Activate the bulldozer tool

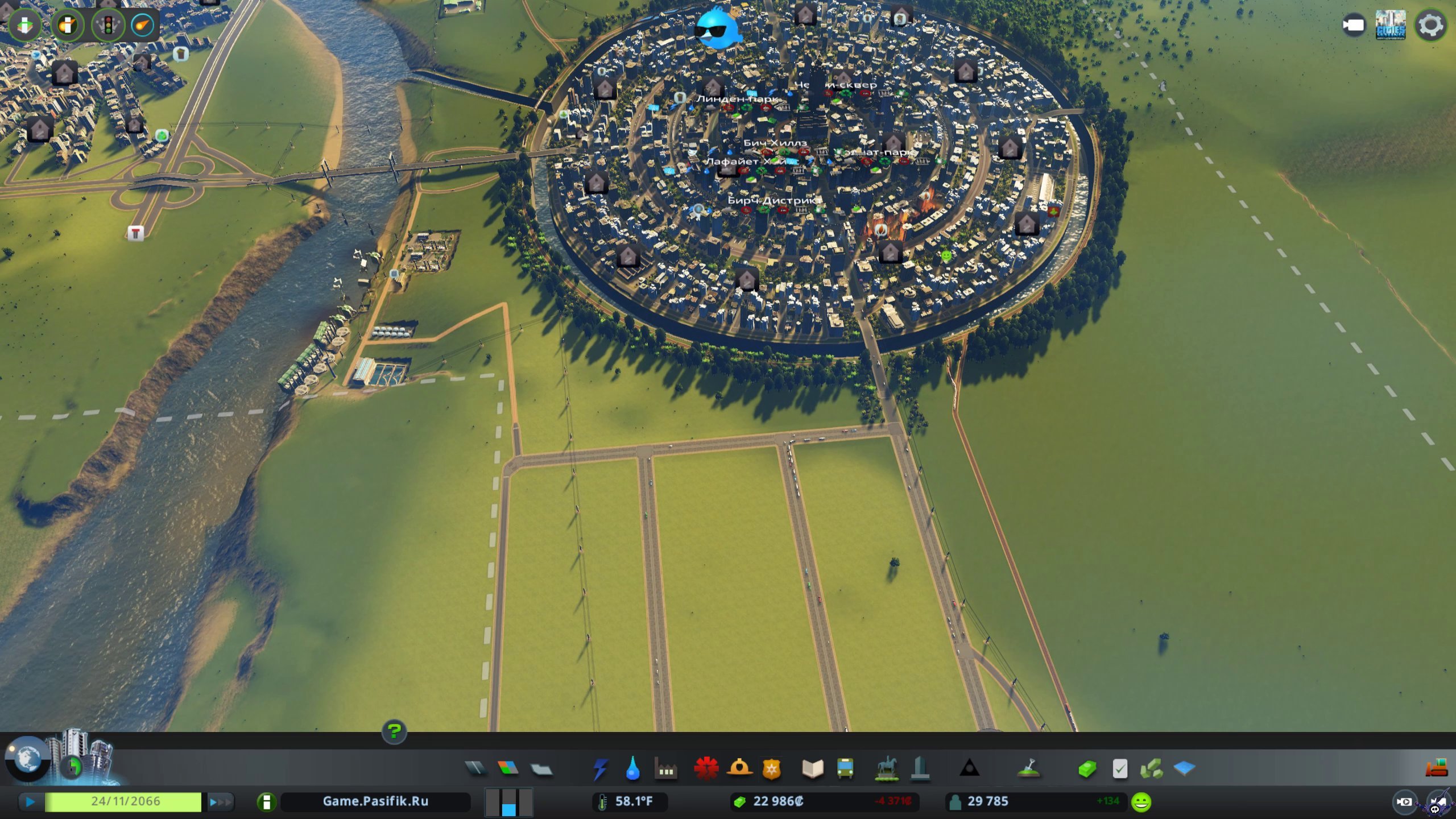pyautogui.click(x=1436, y=768)
